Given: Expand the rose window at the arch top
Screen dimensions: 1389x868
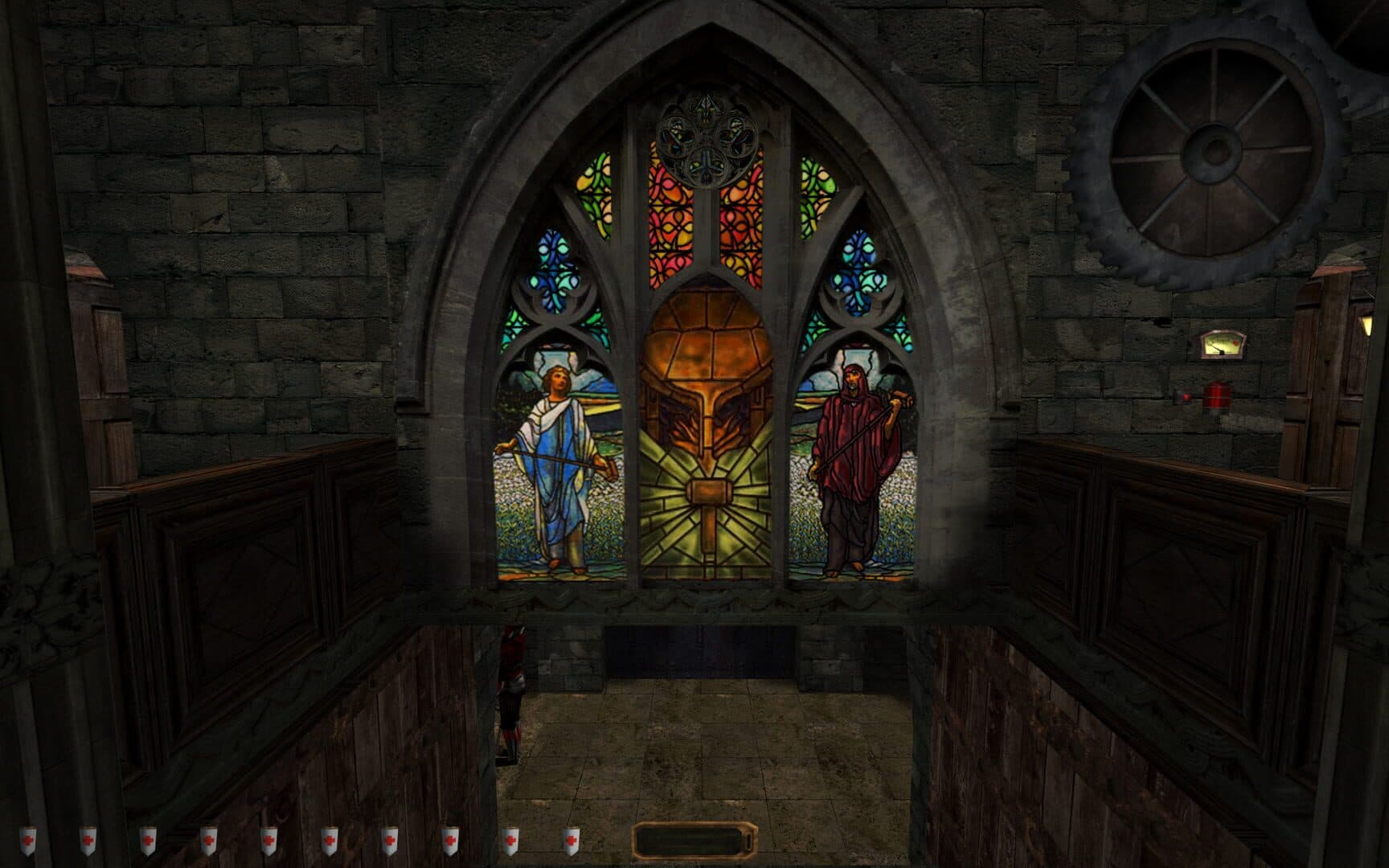Looking at the screenshot, I should [705, 137].
